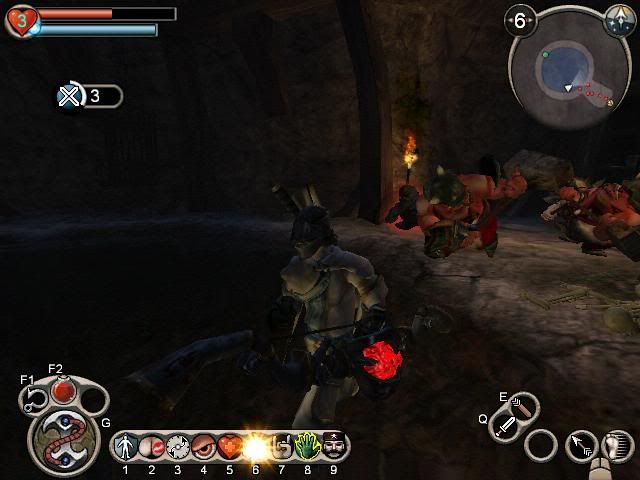Select the body silhouette shield icon
This screenshot has width=640, height=480.
[126, 446]
